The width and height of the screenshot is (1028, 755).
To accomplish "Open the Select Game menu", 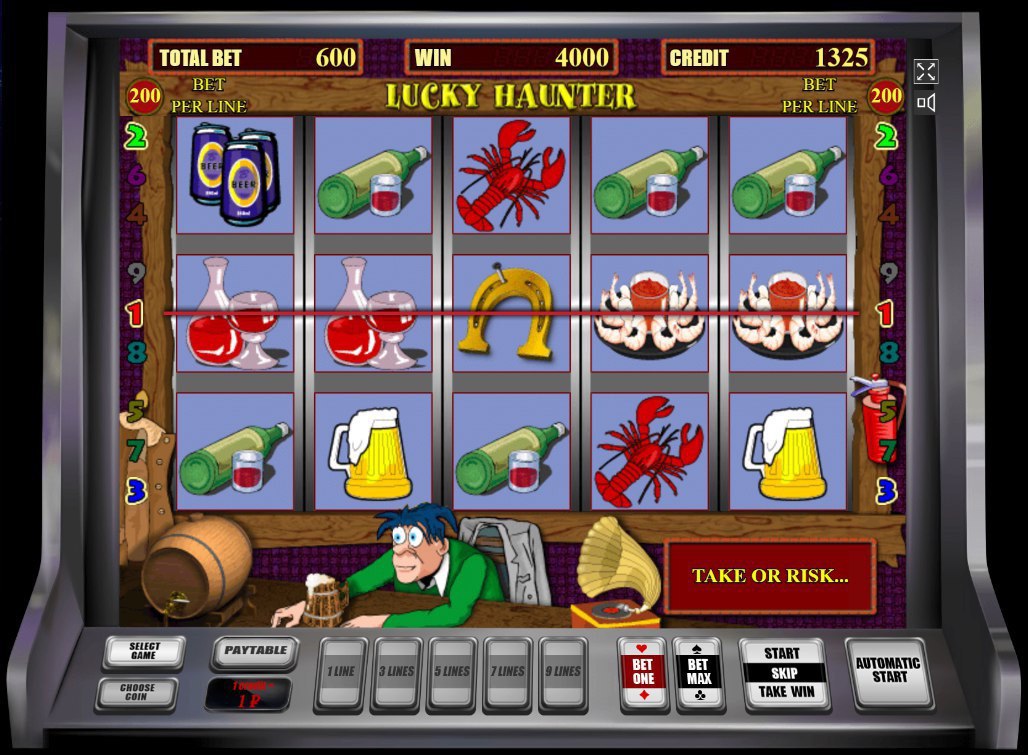I will [144, 652].
